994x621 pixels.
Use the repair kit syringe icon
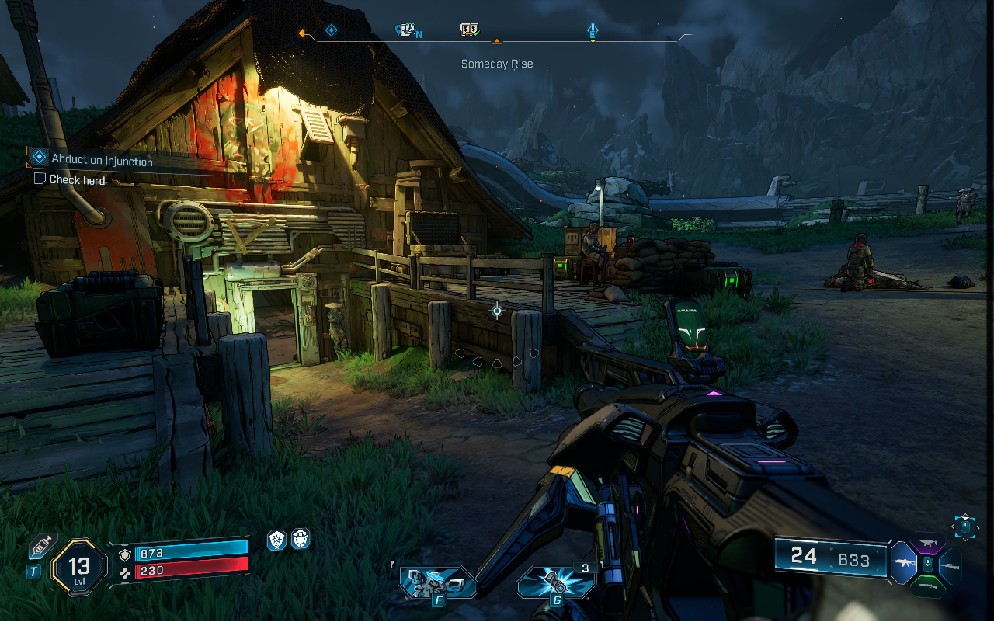coord(42,546)
